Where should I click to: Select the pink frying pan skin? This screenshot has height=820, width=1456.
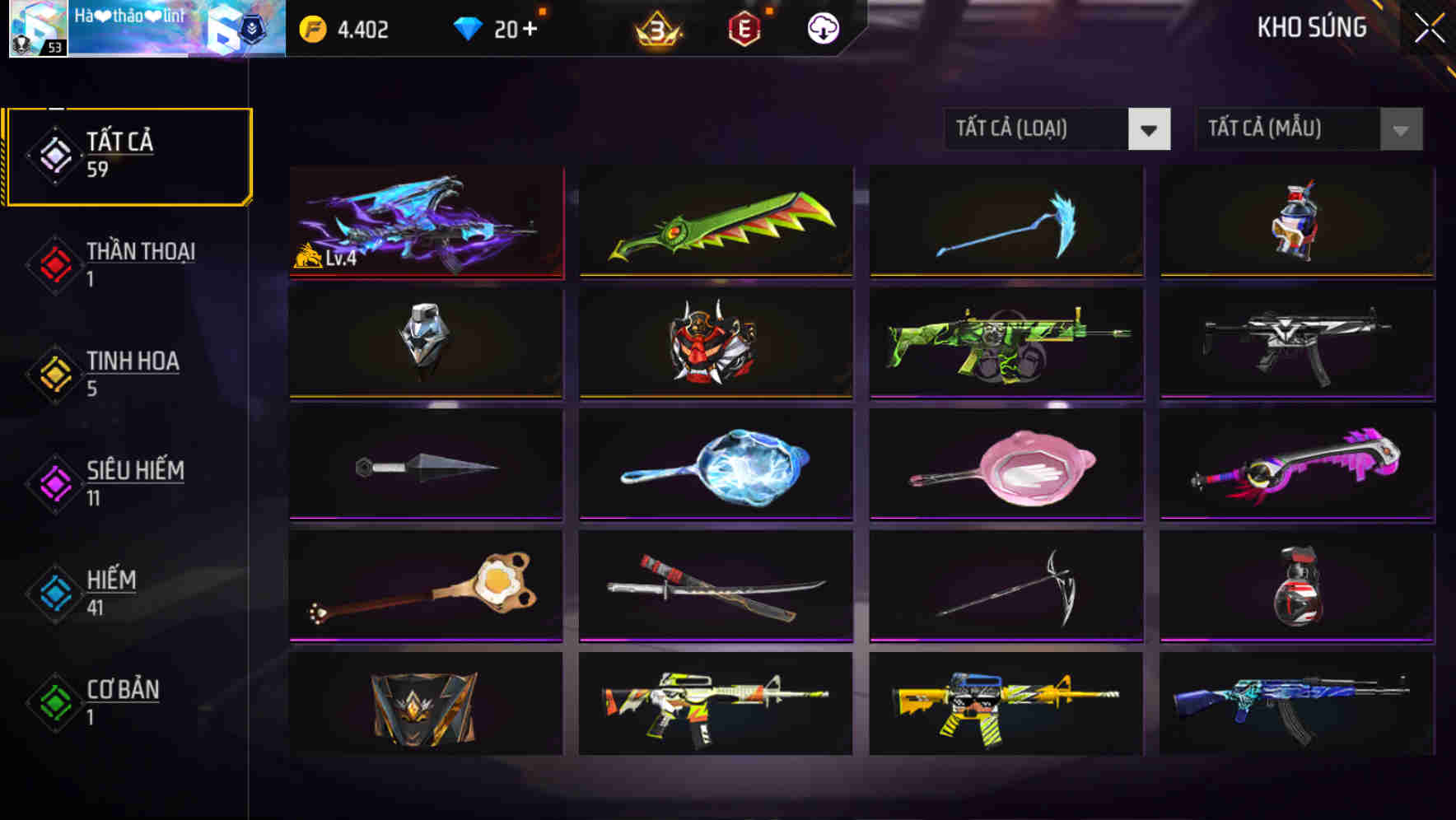(1005, 464)
